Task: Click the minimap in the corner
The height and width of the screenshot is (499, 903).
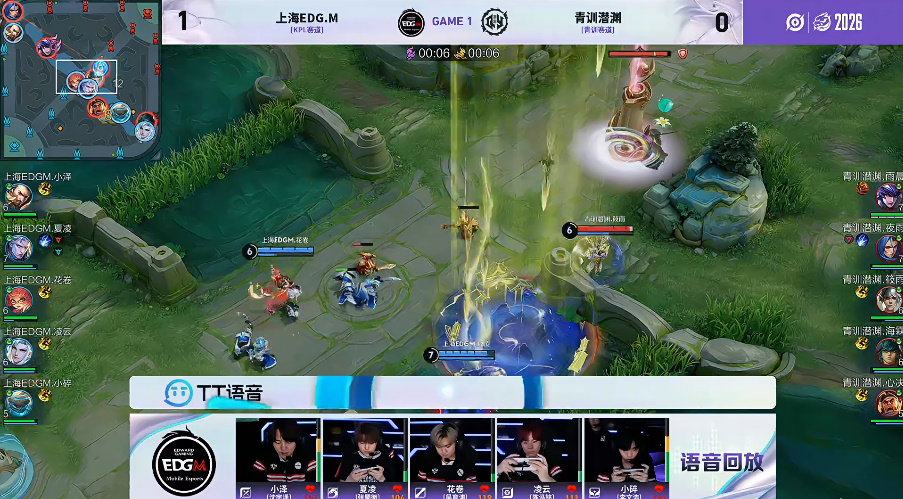Action: coord(80,80)
